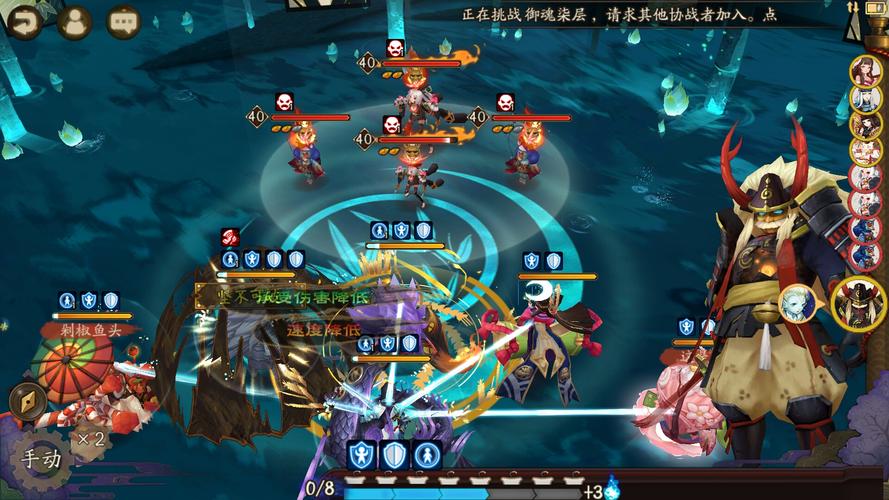Select the large samurai helmet turn portrait
The height and width of the screenshot is (500, 889).
point(857,301)
